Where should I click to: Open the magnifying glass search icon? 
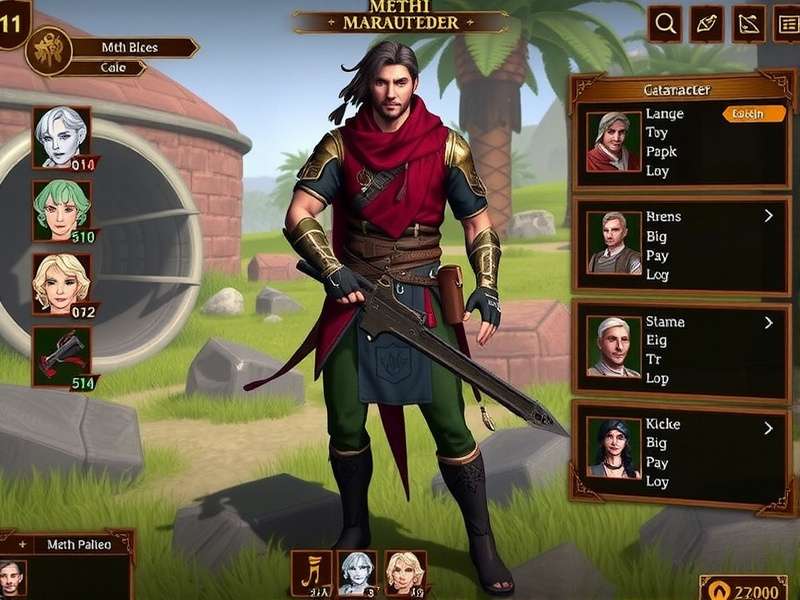point(665,23)
